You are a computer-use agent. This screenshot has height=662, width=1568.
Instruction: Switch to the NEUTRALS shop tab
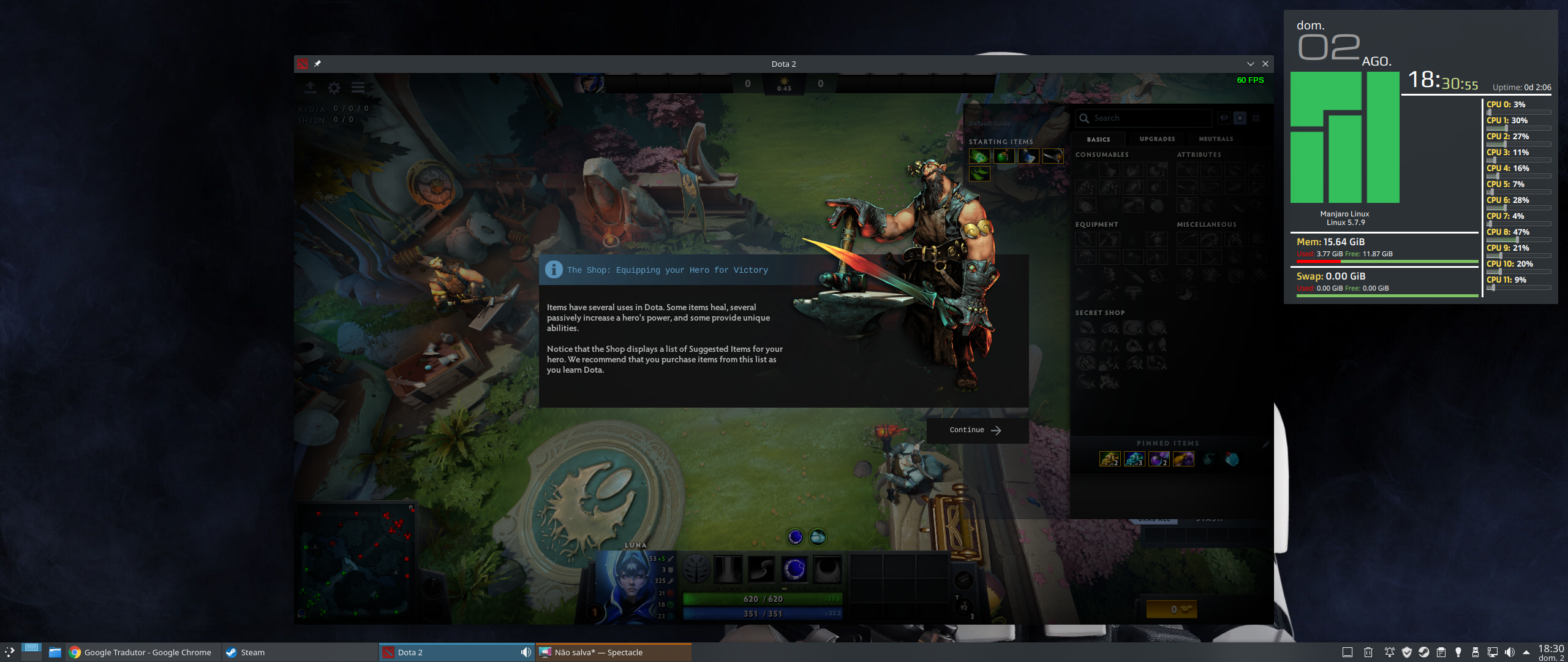point(1215,139)
